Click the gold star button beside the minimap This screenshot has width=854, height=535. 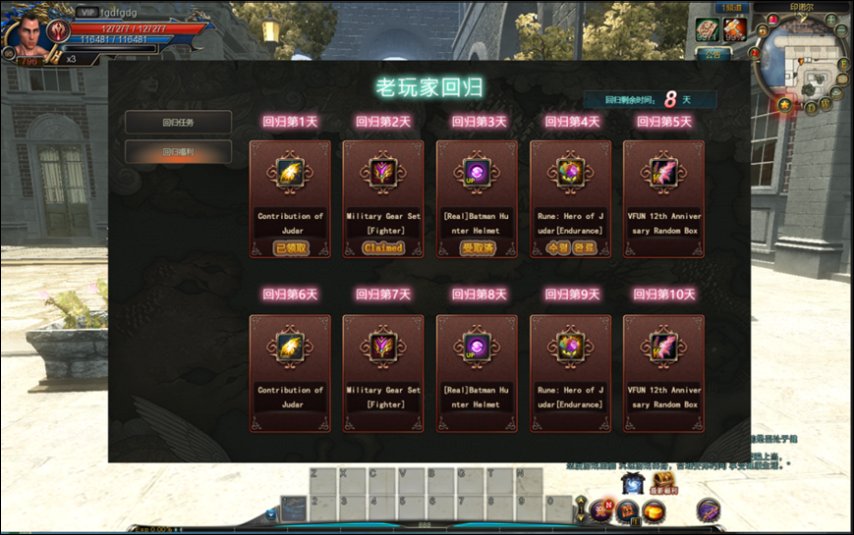(x=786, y=104)
